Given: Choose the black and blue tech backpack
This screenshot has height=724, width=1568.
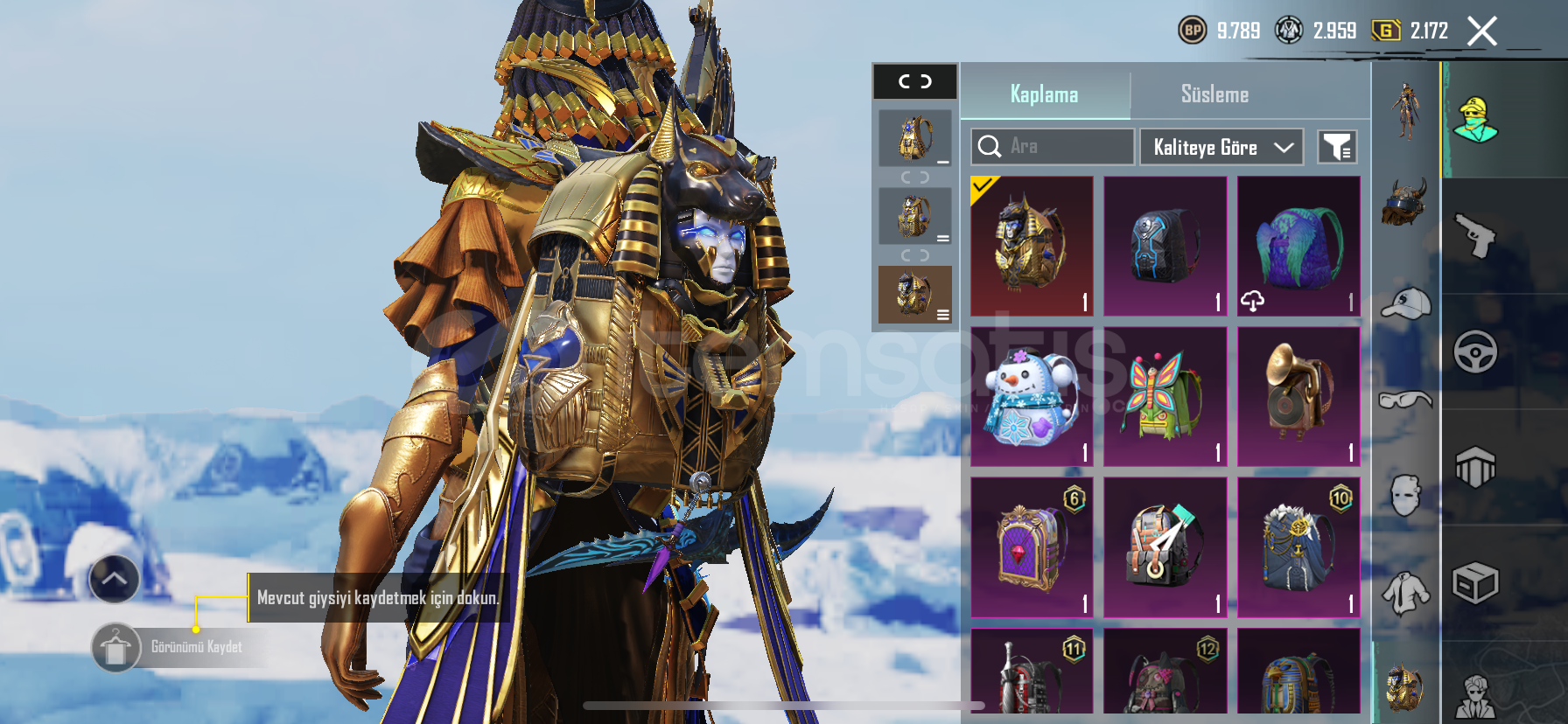Looking at the screenshot, I should click(1165, 246).
